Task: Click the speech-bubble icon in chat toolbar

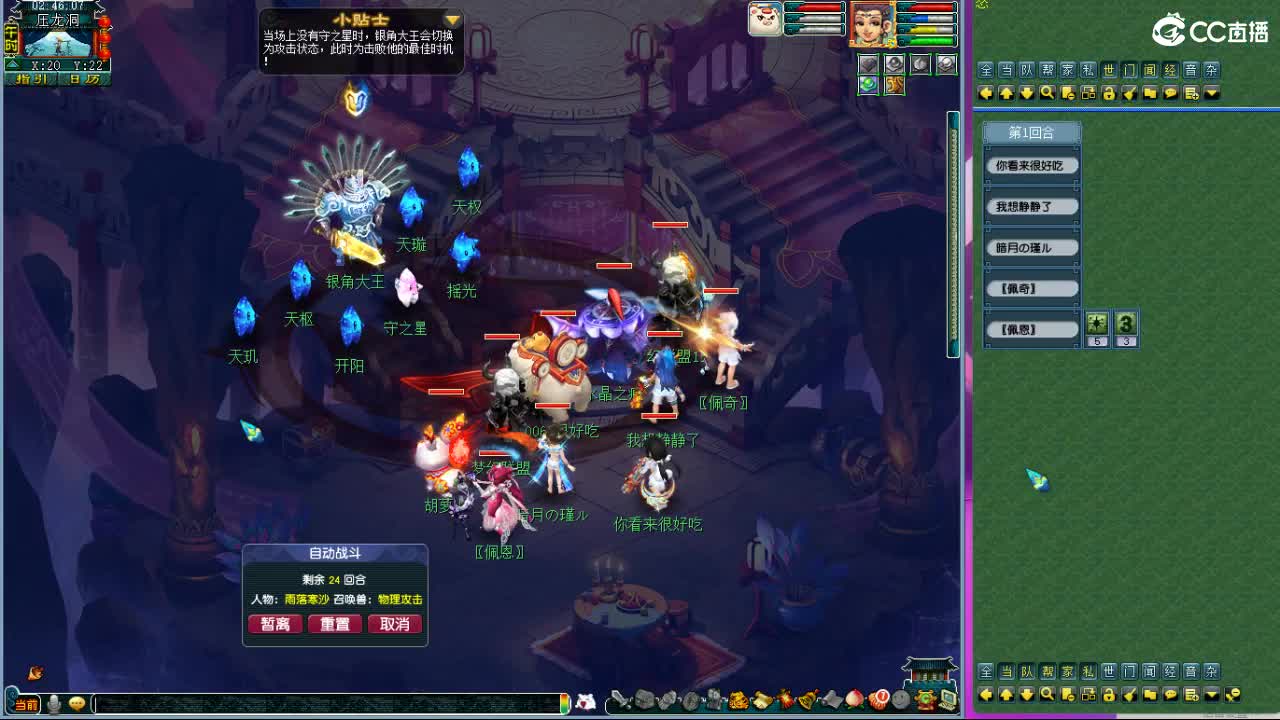Action: point(1170,93)
